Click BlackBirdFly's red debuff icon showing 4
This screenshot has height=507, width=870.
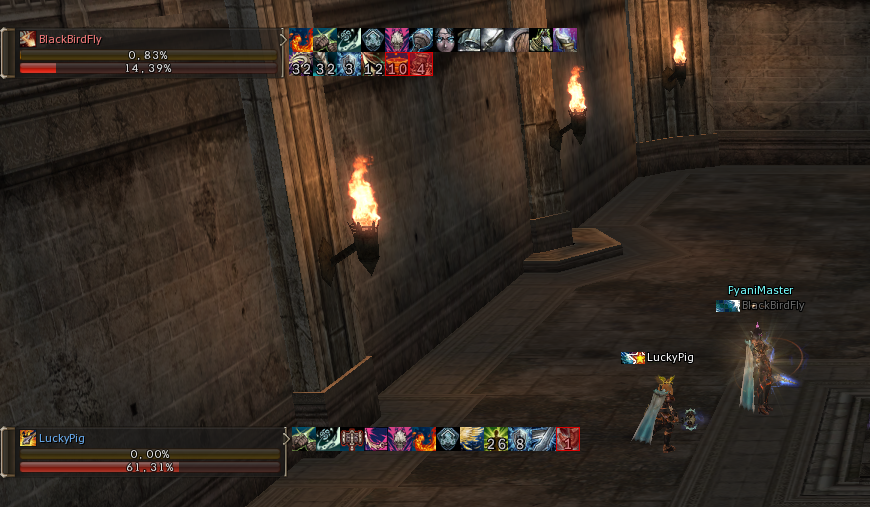click(421, 65)
